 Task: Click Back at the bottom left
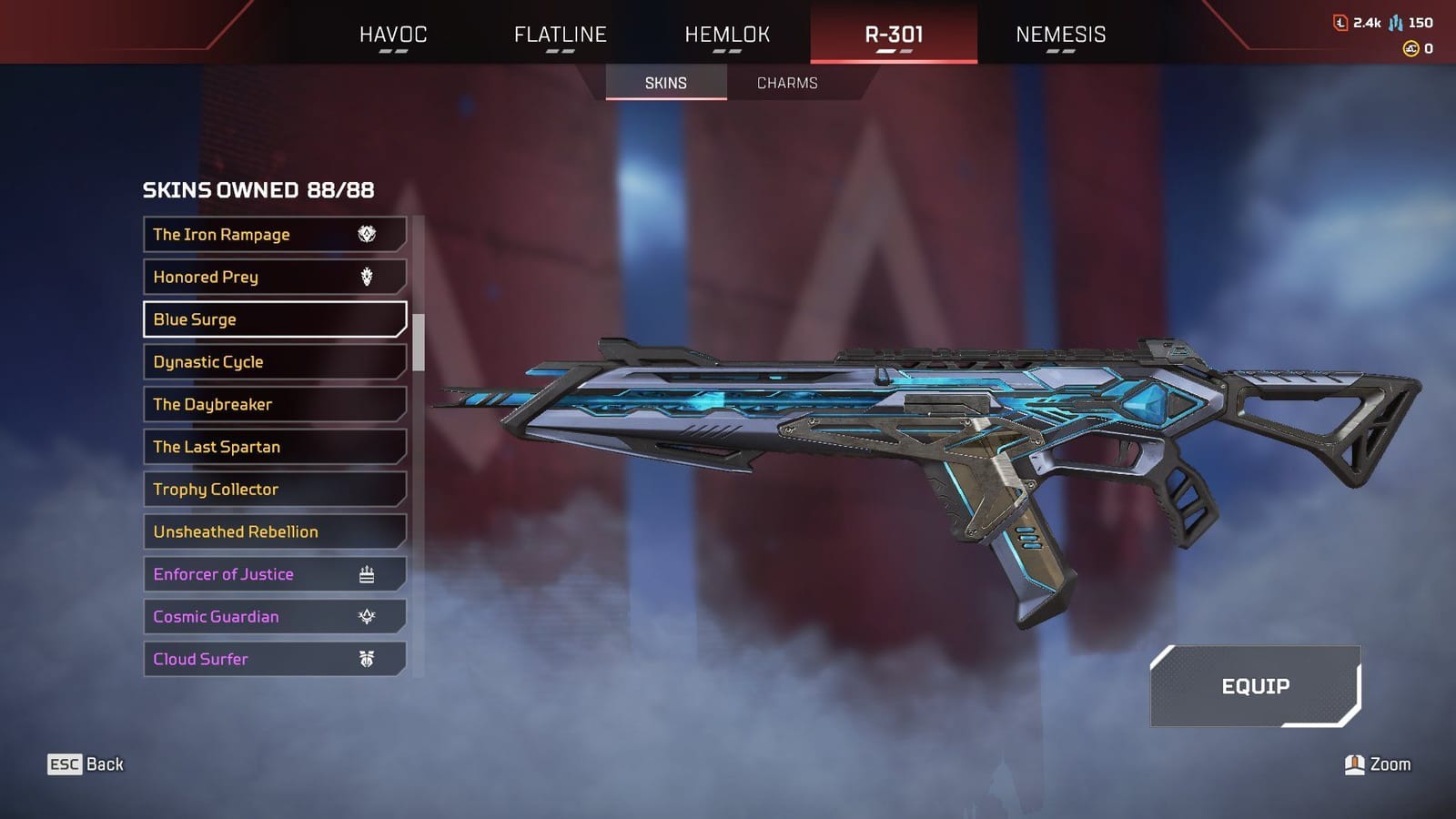(x=104, y=764)
